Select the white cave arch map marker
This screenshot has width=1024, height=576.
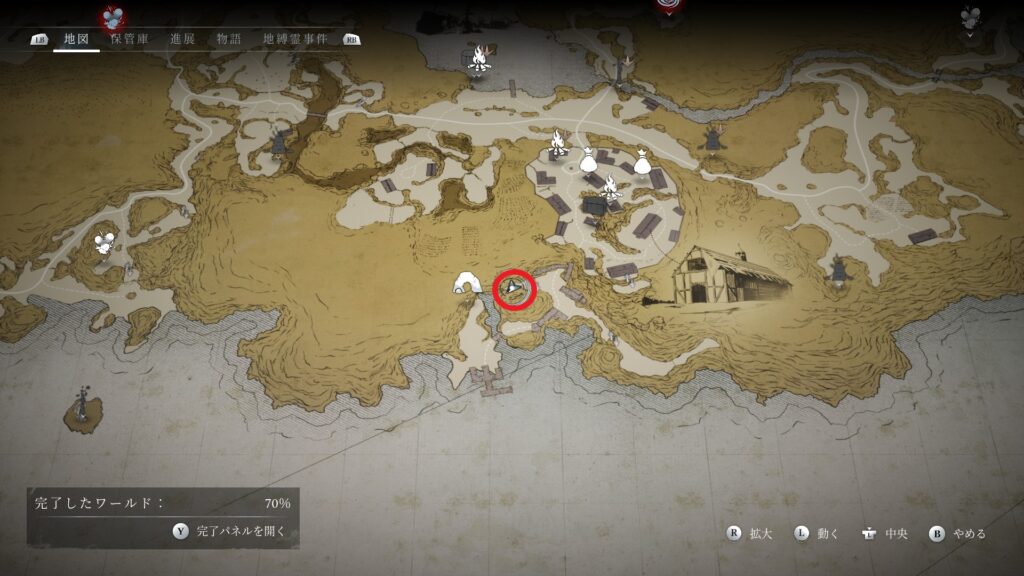[468, 284]
